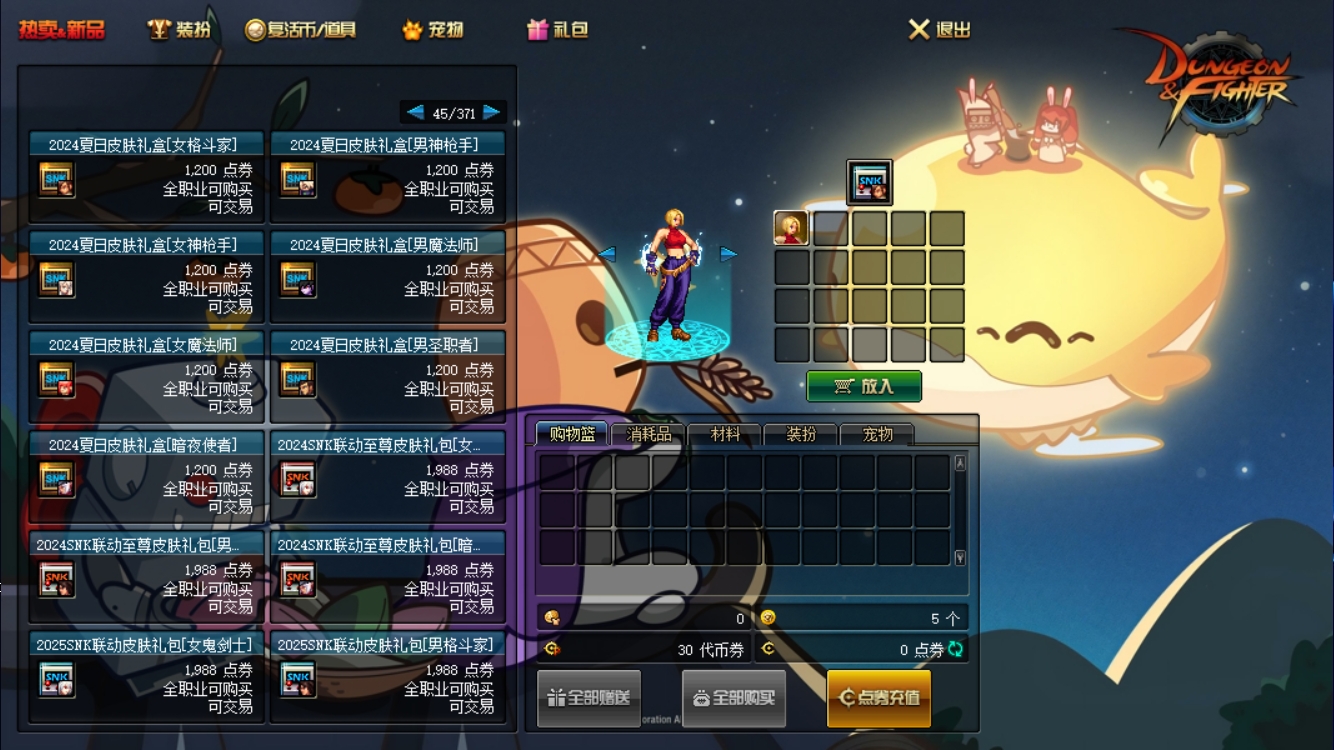
Task: Select 2025SNK联动皮肤礼包[女鬼剑士] listing
Action: pyautogui.click(x=147, y=677)
